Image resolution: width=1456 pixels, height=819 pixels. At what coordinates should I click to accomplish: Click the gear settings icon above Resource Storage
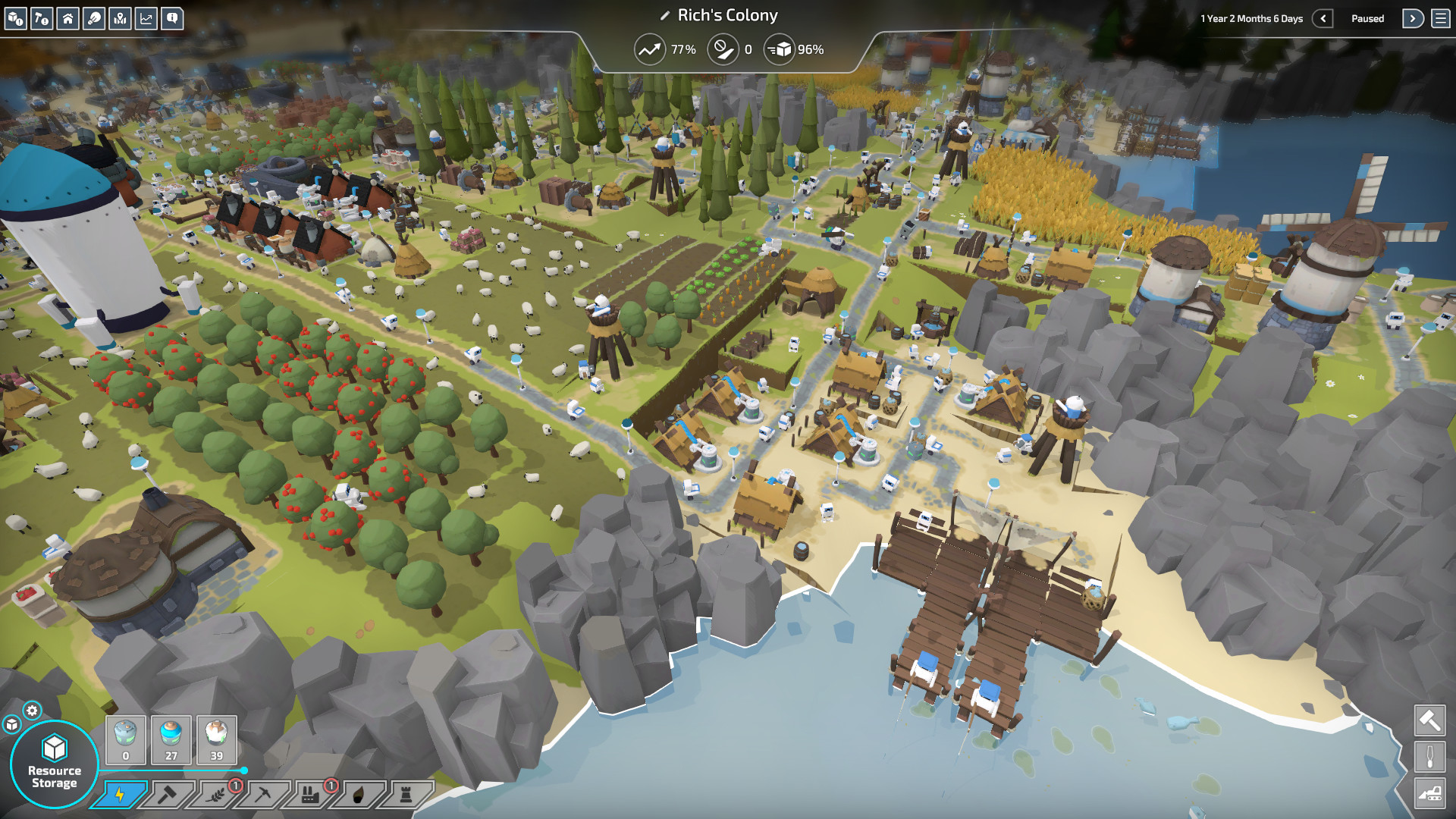point(32,711)
